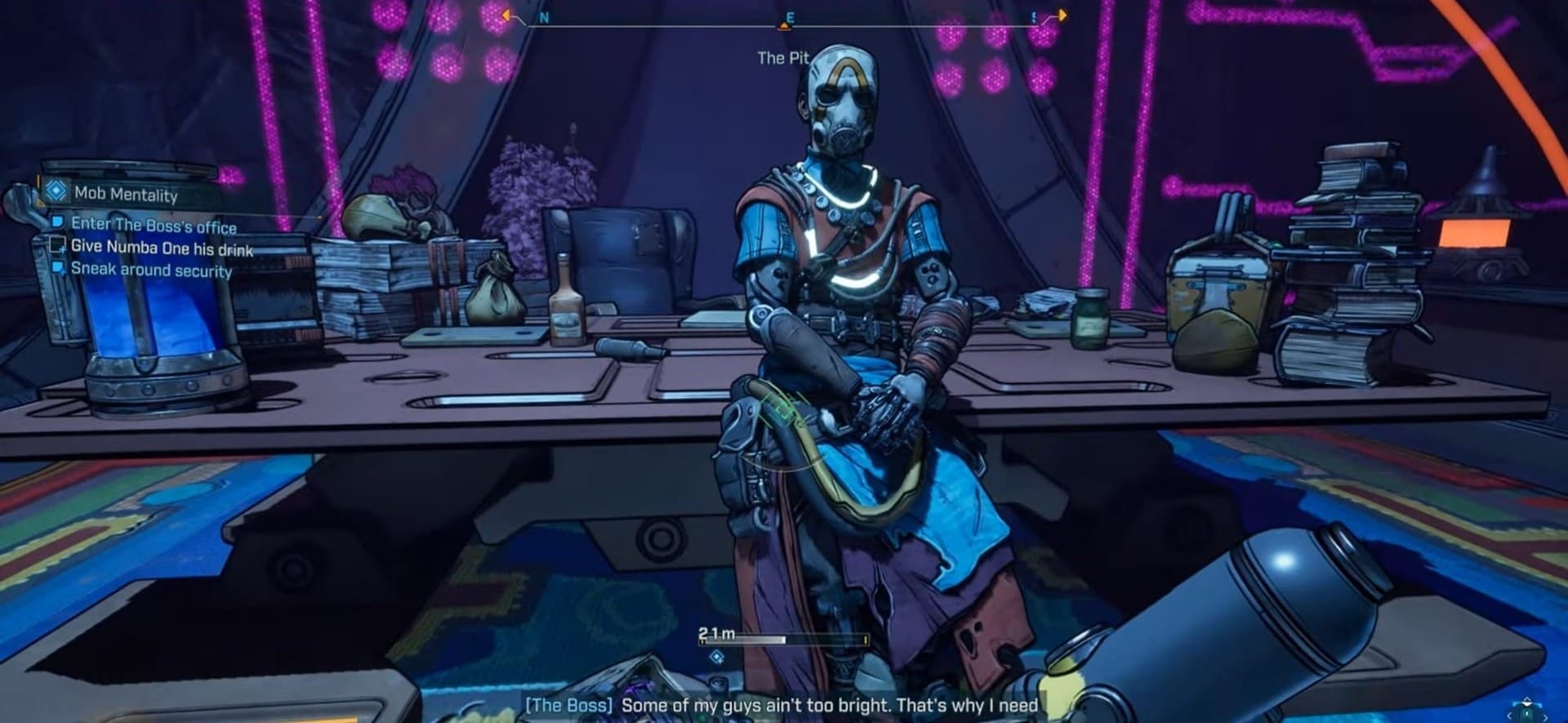Choose the Sneak around security objective
Viewport: 1568px width, 723px height.
click(151, 270)
